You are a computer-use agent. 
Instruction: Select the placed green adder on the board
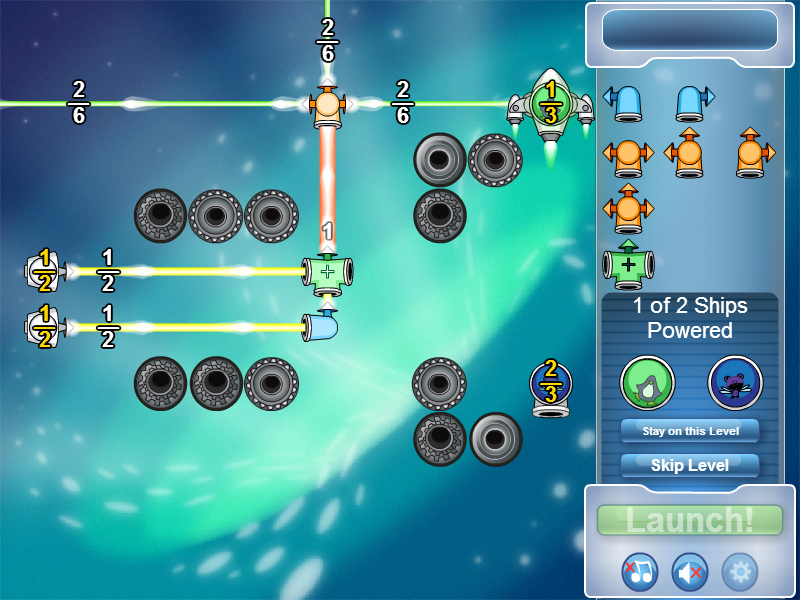pos(327,272)
